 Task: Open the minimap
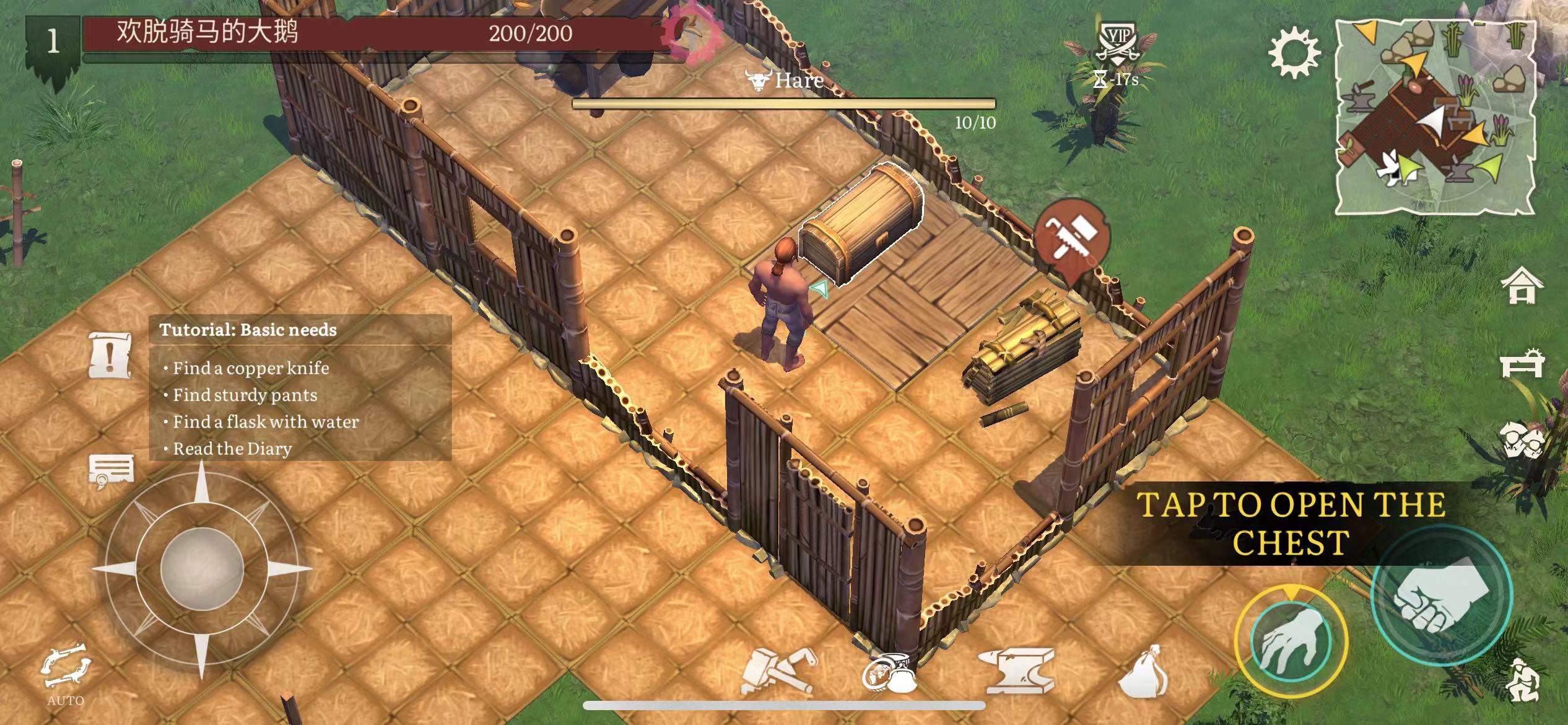point(1435,117)
